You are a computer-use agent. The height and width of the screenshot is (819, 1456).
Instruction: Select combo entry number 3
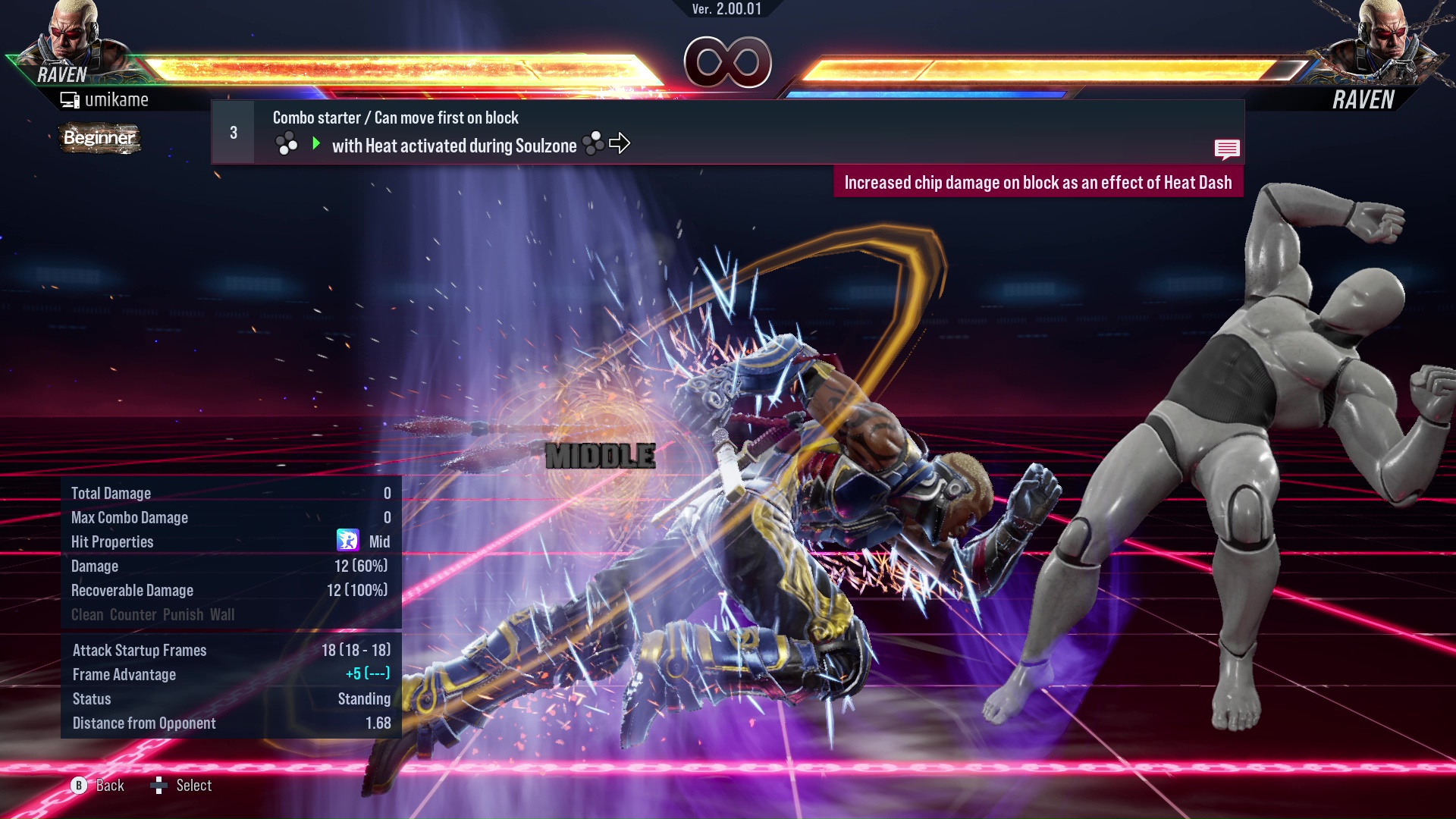pyautogui.click(x=232, y=132)
